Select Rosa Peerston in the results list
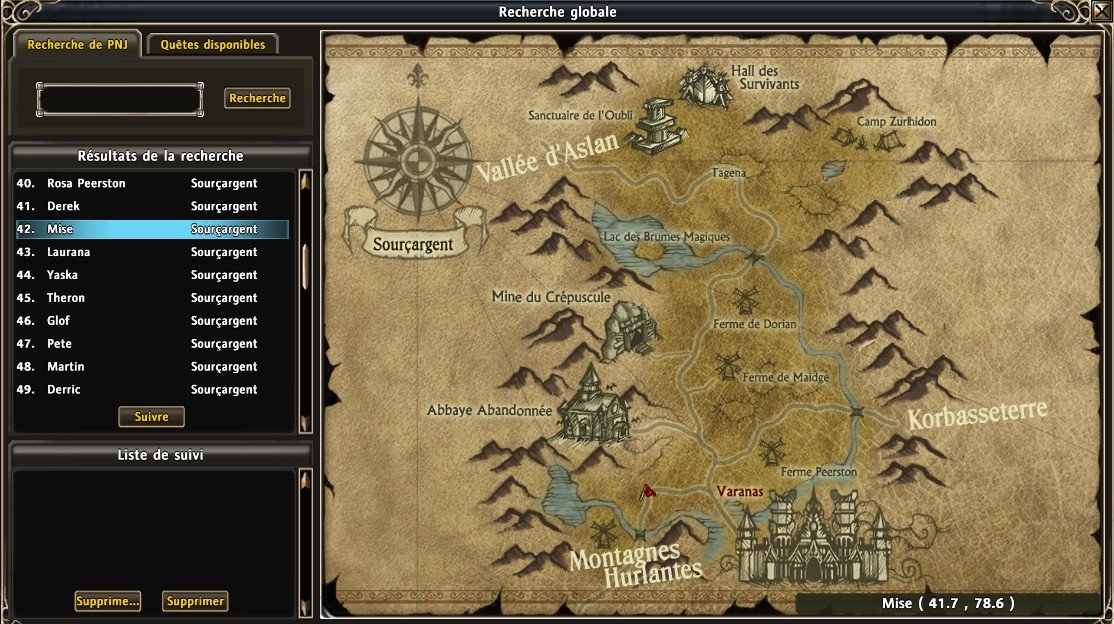This screenshot has width=1114, height=624. click(x=152, y=184)
